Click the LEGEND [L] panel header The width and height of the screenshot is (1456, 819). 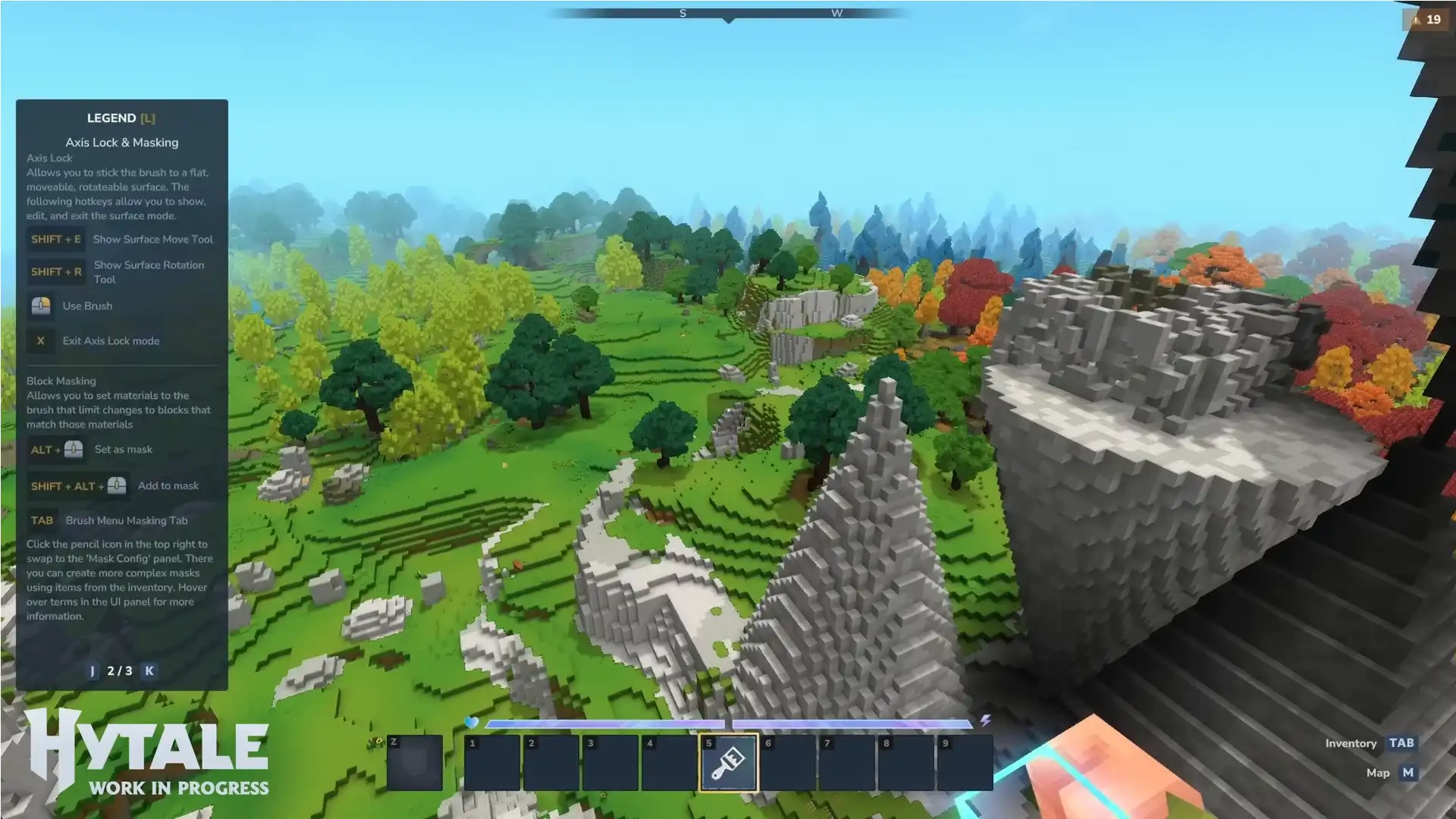[121, 118]
